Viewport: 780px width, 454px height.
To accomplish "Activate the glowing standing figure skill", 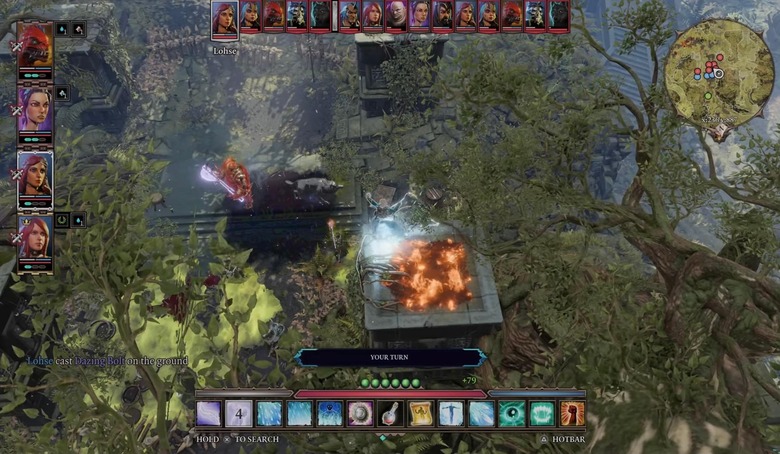I will 452,414.
